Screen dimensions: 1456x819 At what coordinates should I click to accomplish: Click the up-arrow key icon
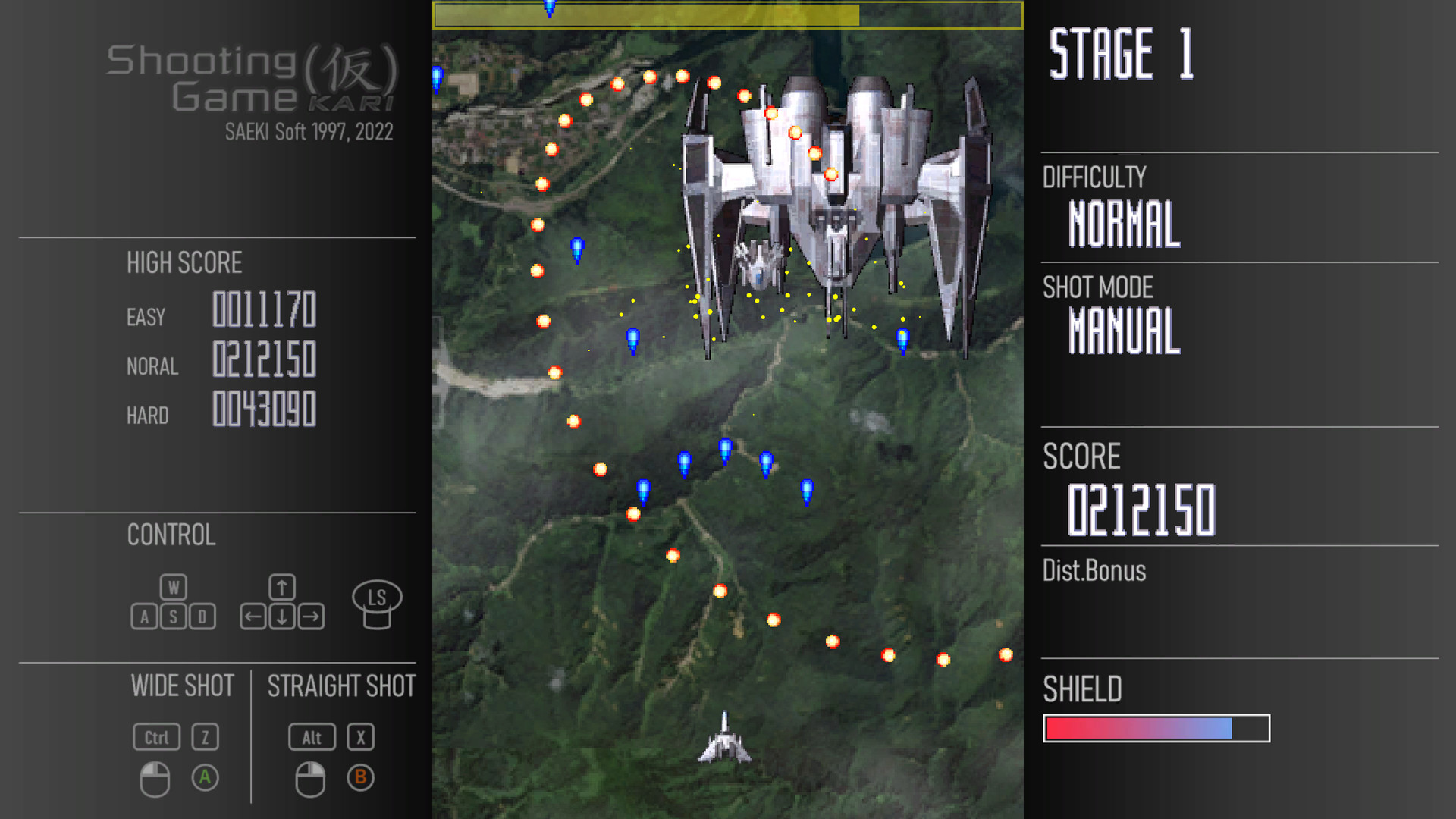click(281, 585)
